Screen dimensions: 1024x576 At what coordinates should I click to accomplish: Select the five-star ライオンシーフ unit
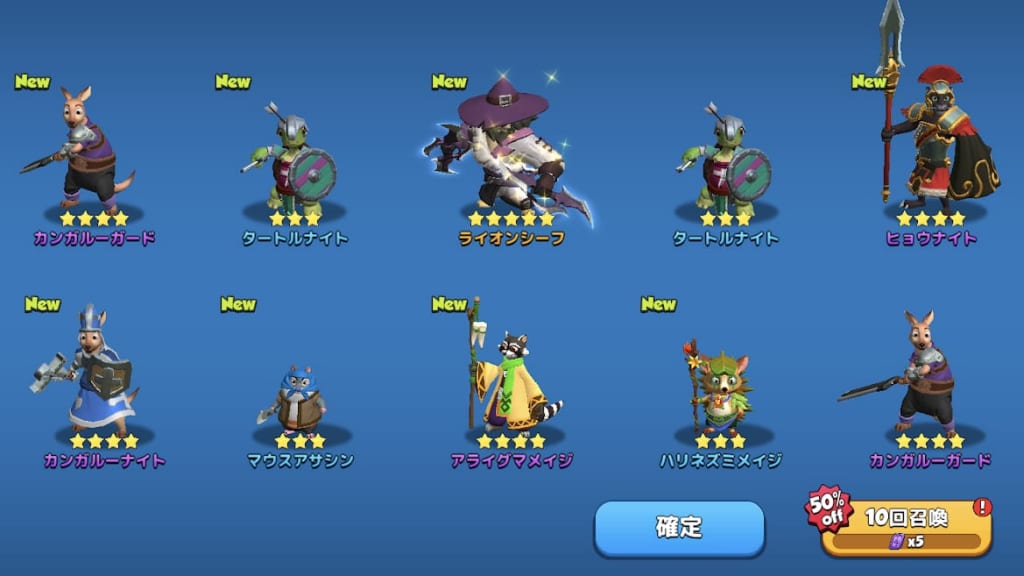pos(510,160)
